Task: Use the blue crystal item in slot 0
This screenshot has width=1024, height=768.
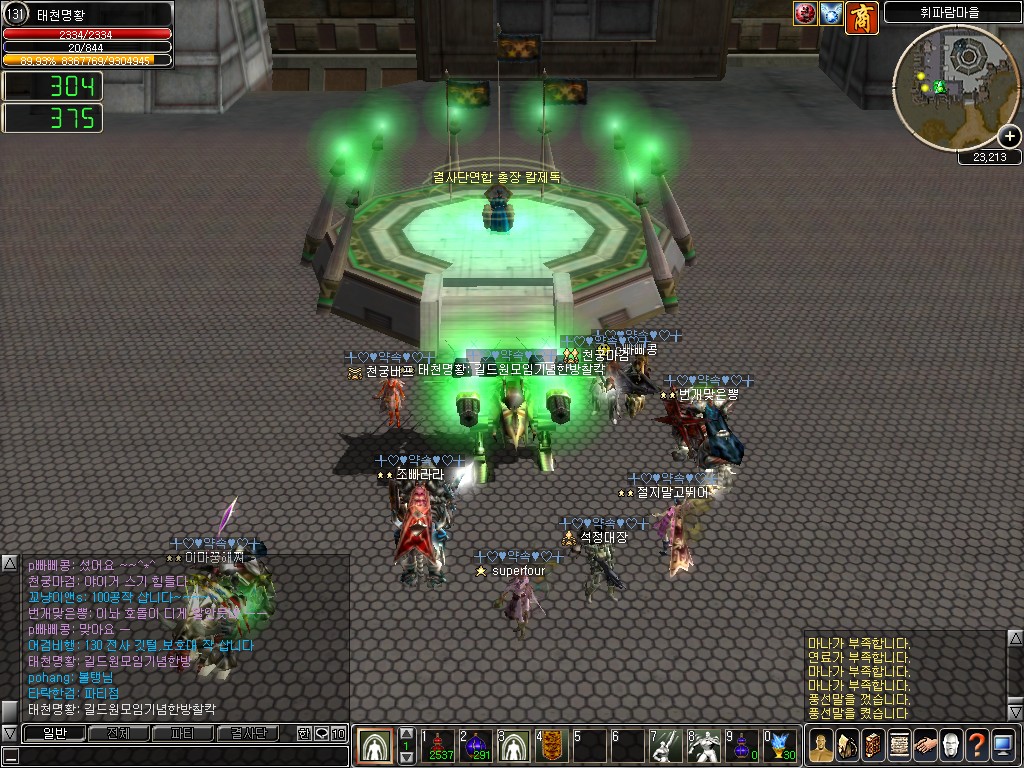Action: tap(781, 746)
